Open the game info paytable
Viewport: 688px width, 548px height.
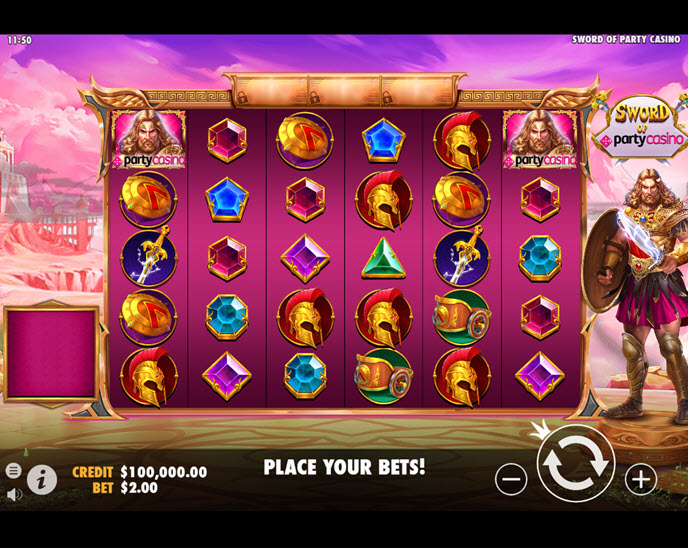click(x=41, y=479)
